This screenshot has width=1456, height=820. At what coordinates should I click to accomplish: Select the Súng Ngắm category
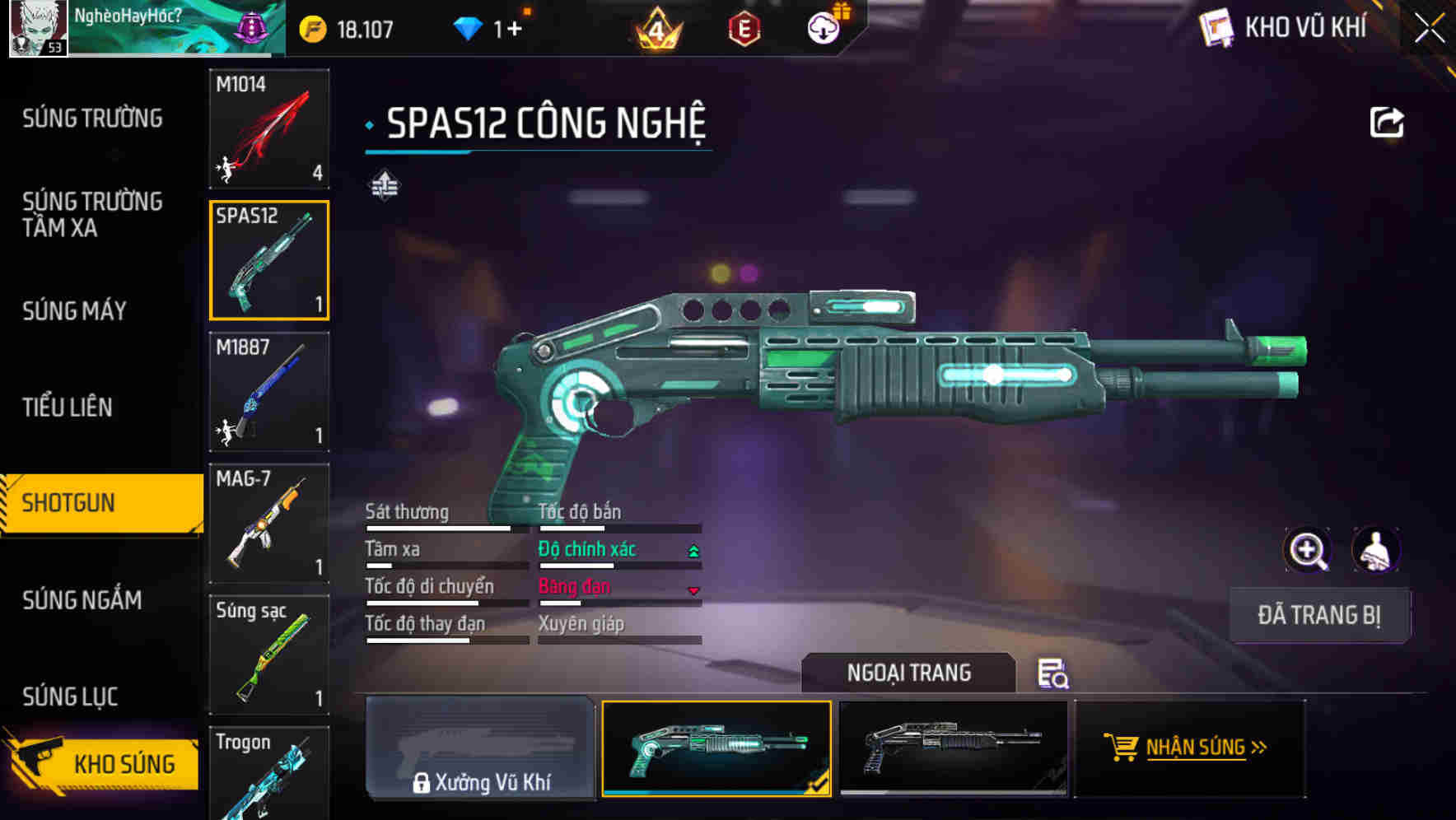[x=82, y=600]
